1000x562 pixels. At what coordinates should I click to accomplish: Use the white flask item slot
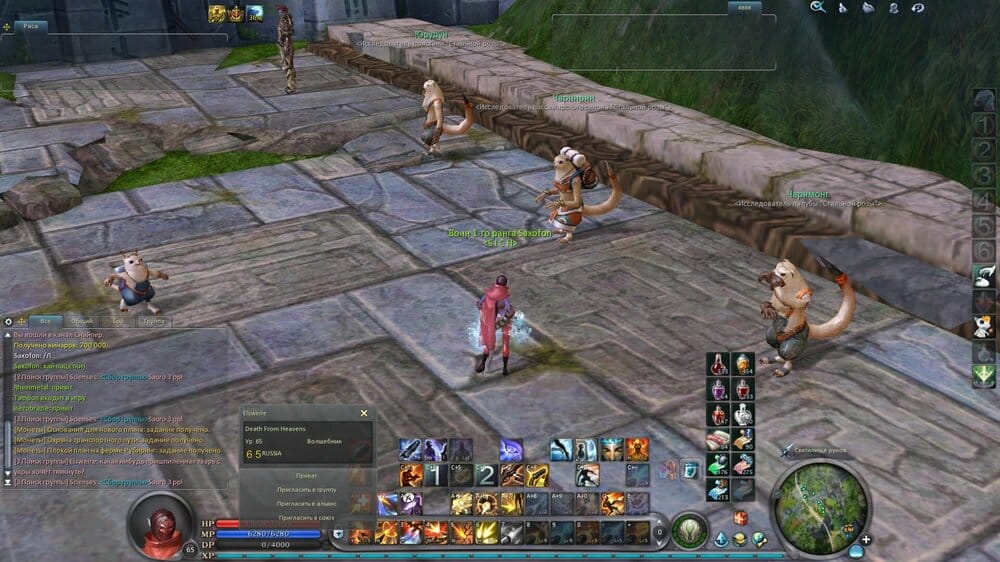742,415
